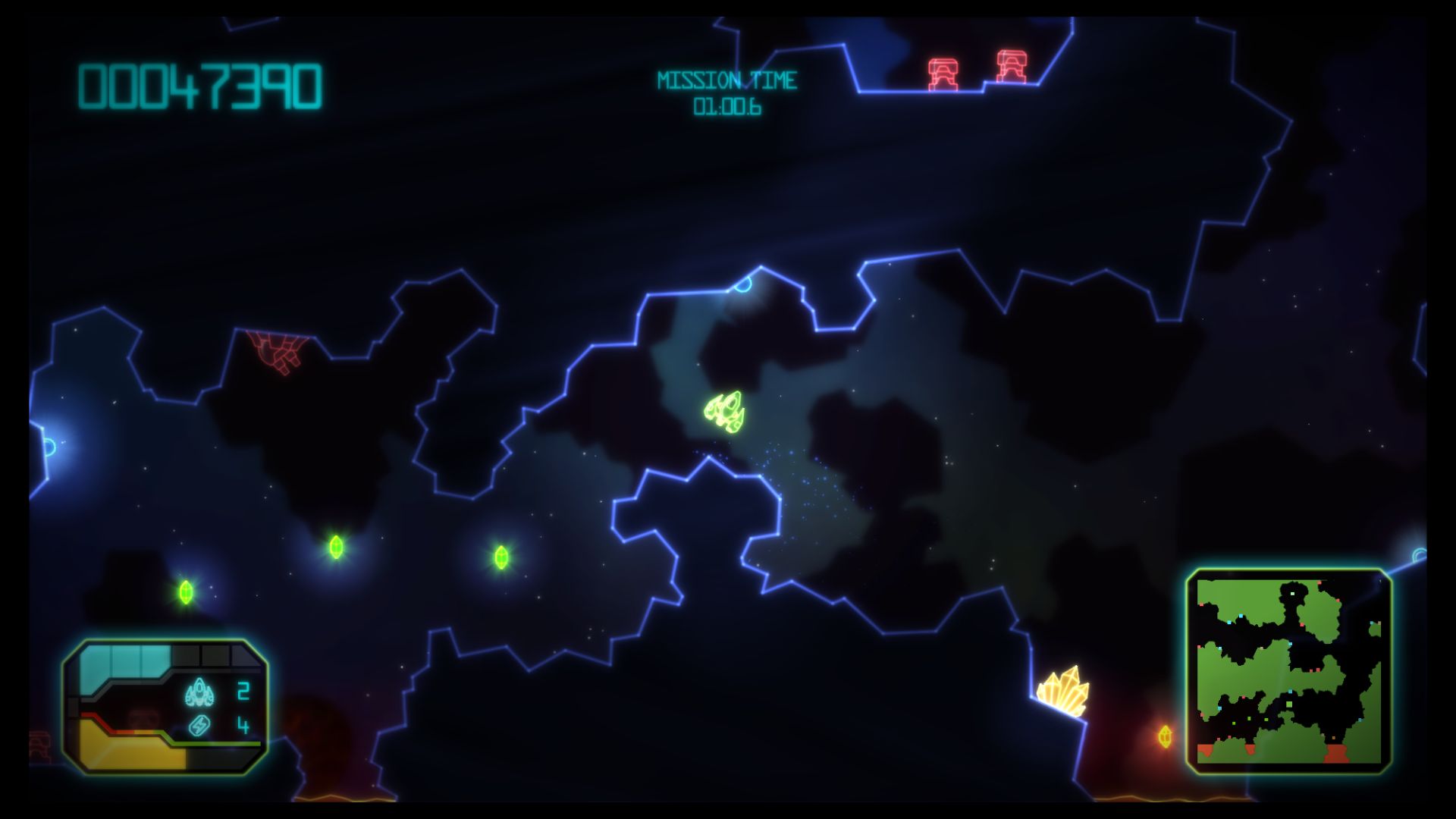Viewport: 1456px width, 819px height.
Task: Select the ship lives icon on the HUD
Action: 199,692
